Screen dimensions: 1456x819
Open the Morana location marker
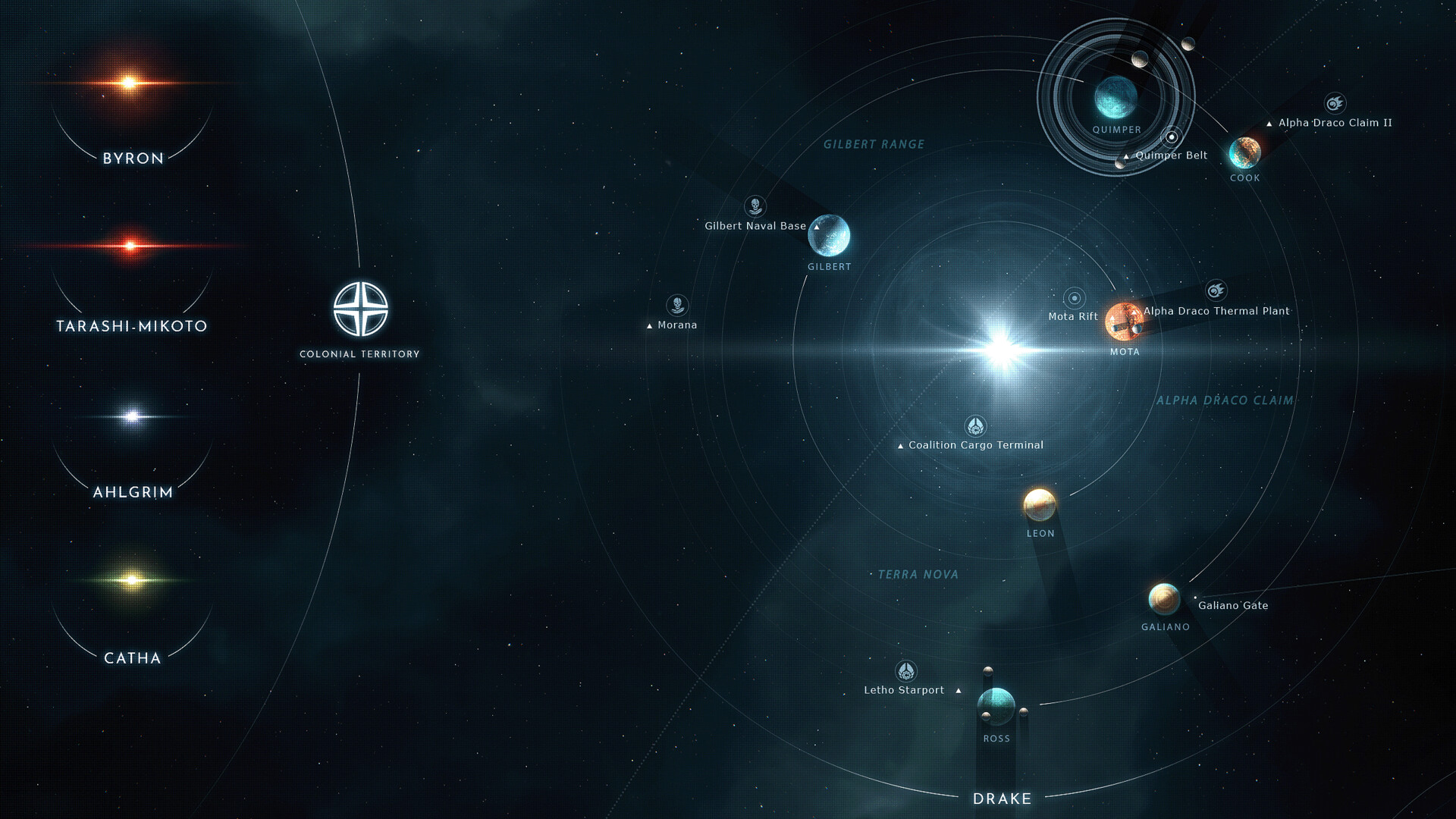(x=677, y=306)
